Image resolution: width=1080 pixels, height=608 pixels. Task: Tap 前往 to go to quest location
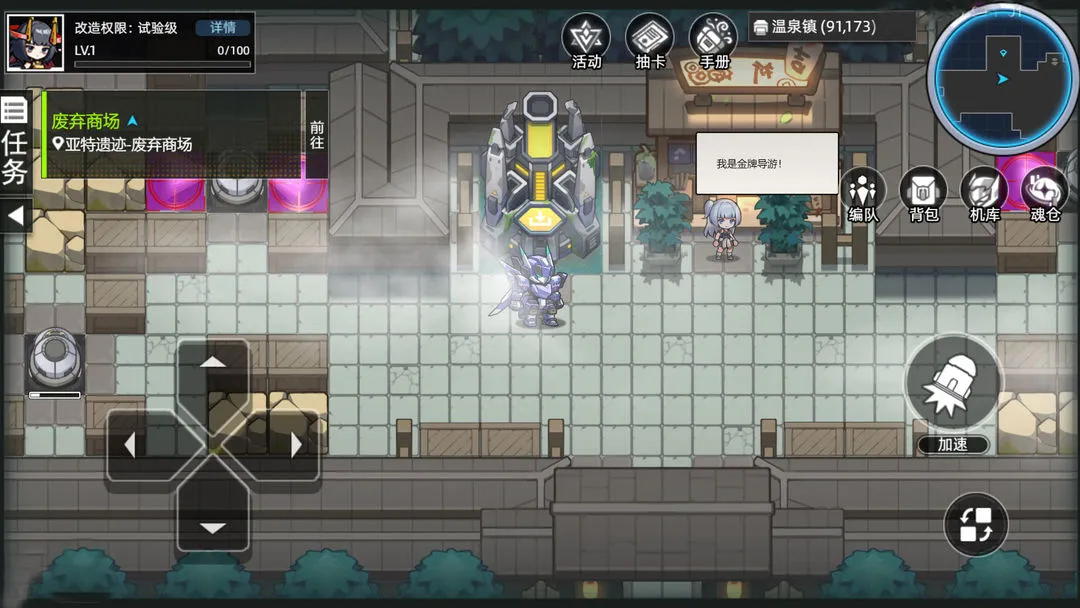[x=317, y=135]
